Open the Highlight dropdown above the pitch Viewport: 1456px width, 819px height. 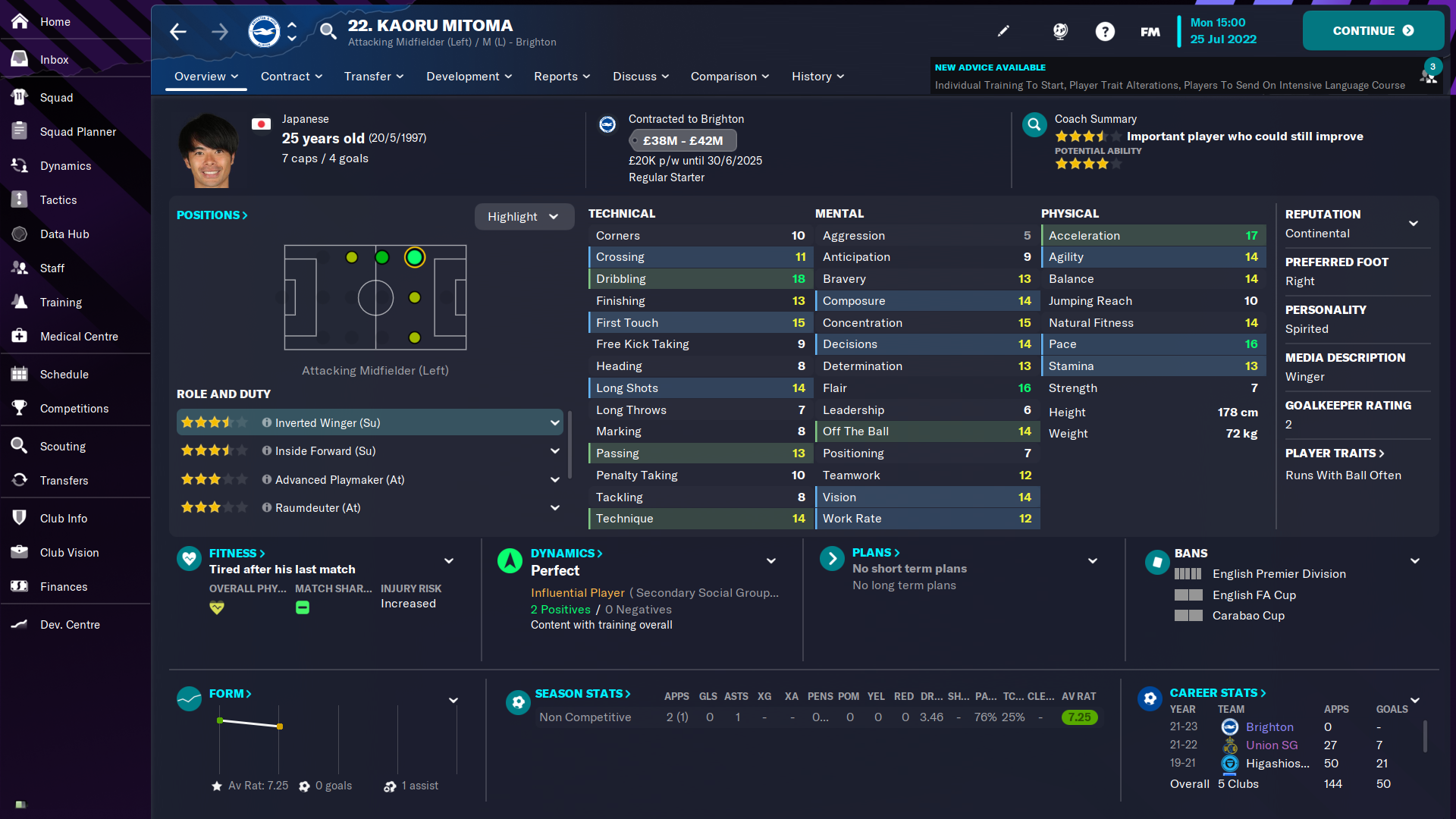point(523,216)
